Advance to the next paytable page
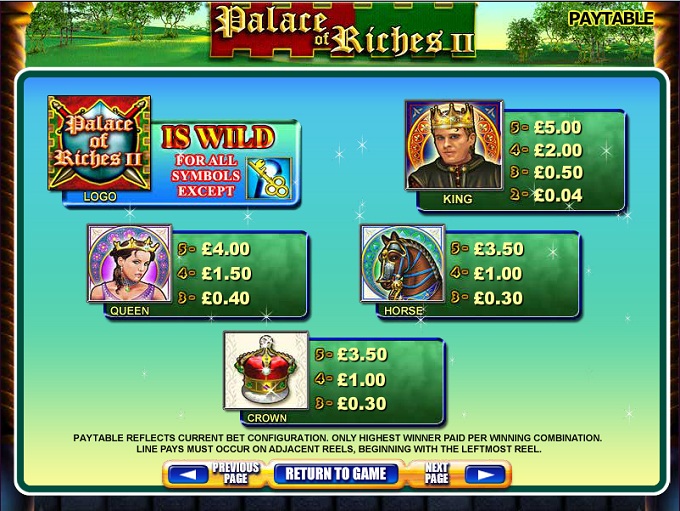The image size is (680, 511). 485,474
